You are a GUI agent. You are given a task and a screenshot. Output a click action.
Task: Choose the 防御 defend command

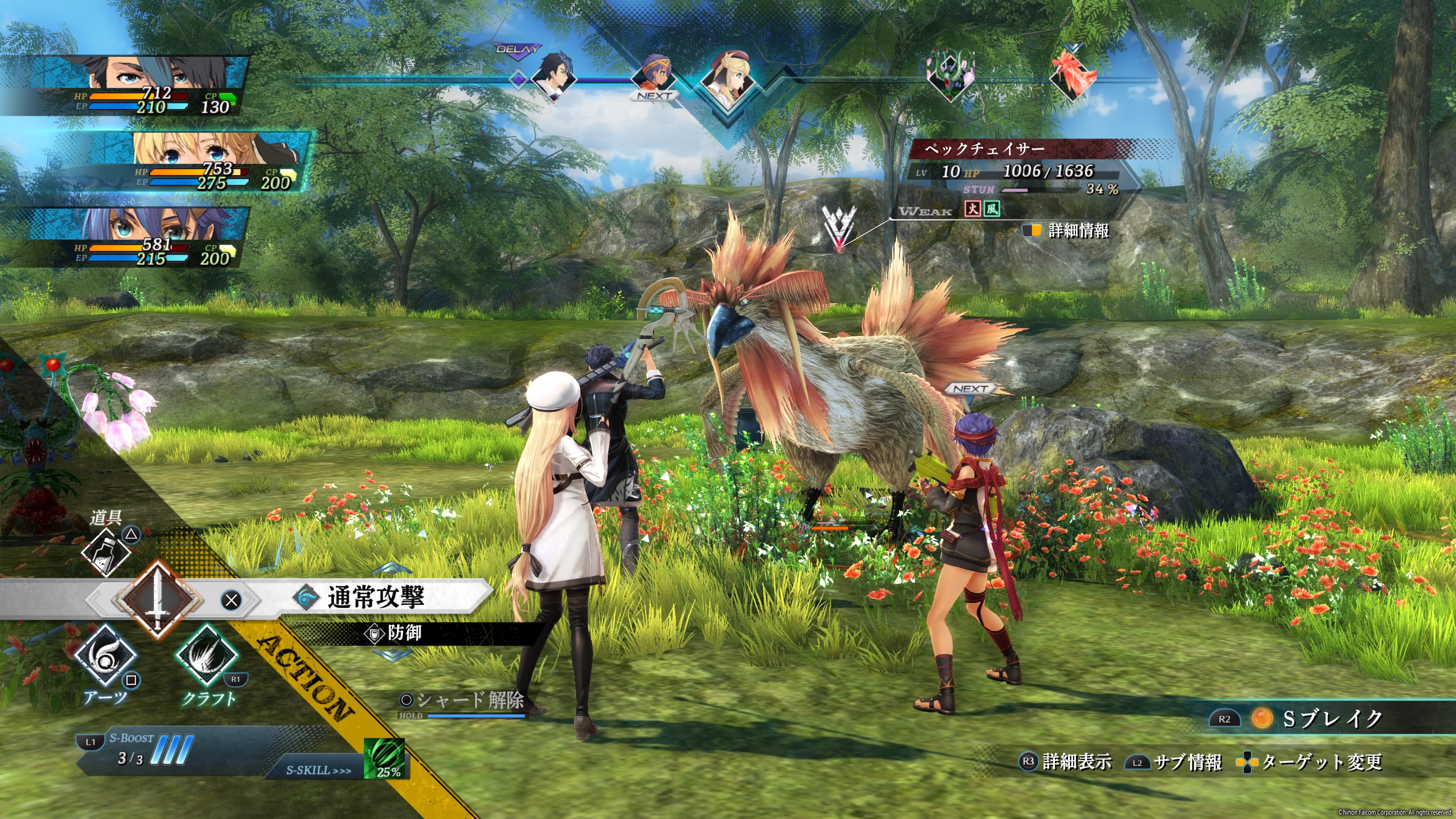pyautogui.click(x=403, y=633)
